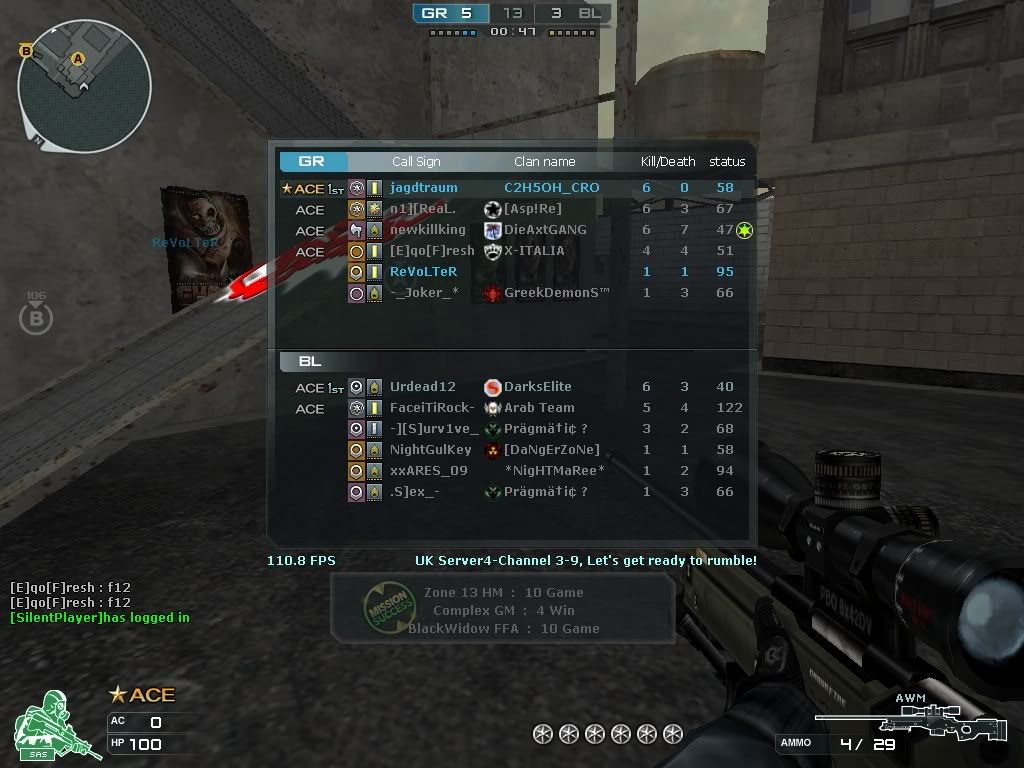The height and width of the screenshot is (768, 1024).
Task: Click the chat log area
Action: (100, 603)
